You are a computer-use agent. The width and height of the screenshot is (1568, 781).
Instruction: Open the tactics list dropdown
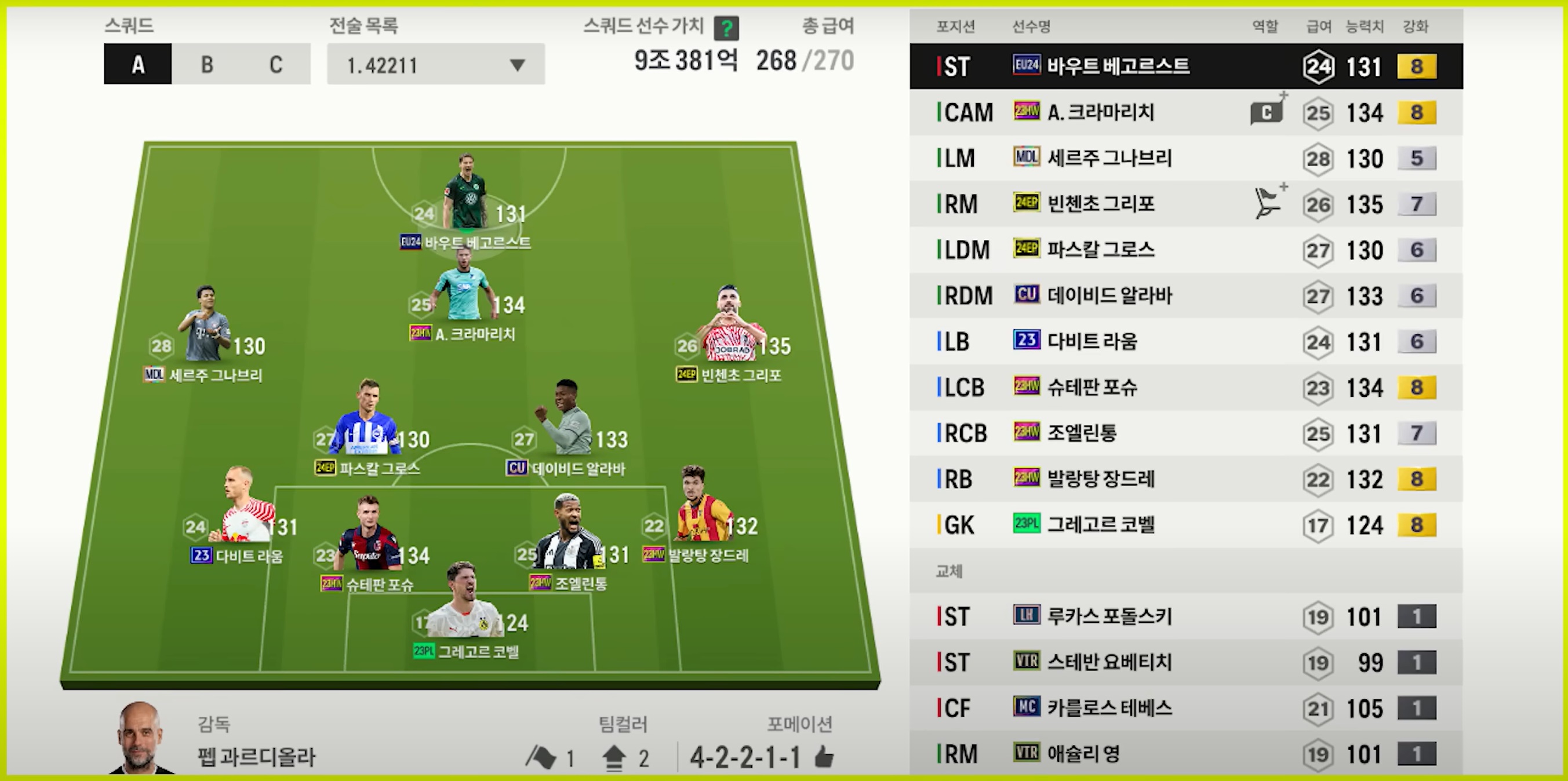(x=436, y=64)
